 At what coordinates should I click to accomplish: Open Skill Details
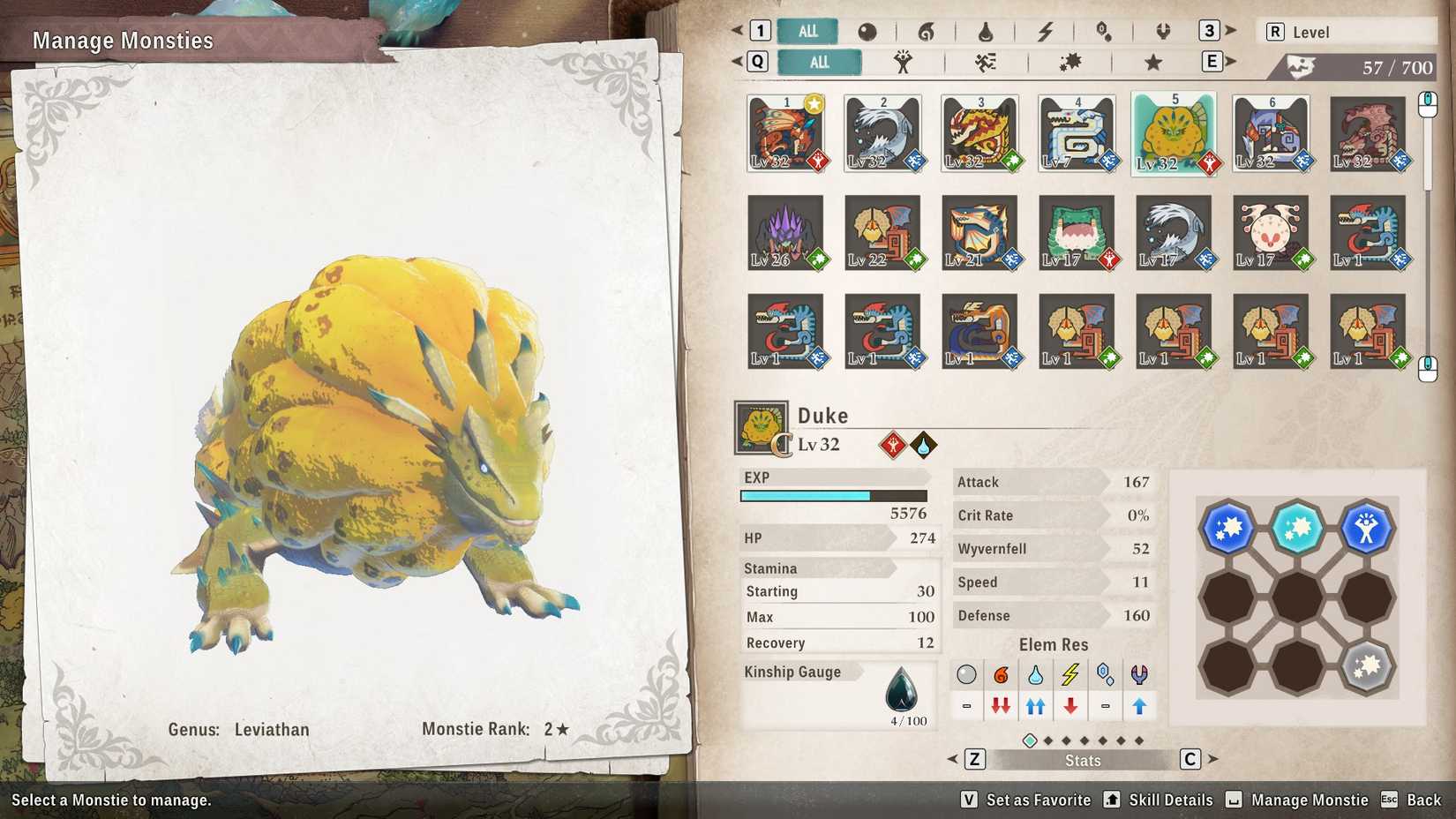(x=1169, y=800)
